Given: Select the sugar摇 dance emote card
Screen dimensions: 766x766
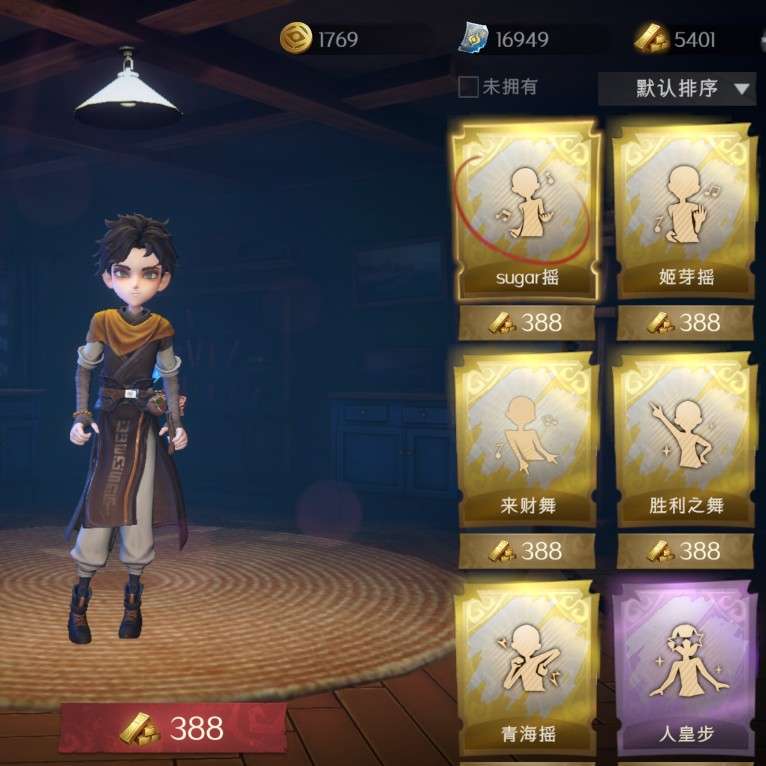Looking at the screenshot, I should click(x=526, y=212).
